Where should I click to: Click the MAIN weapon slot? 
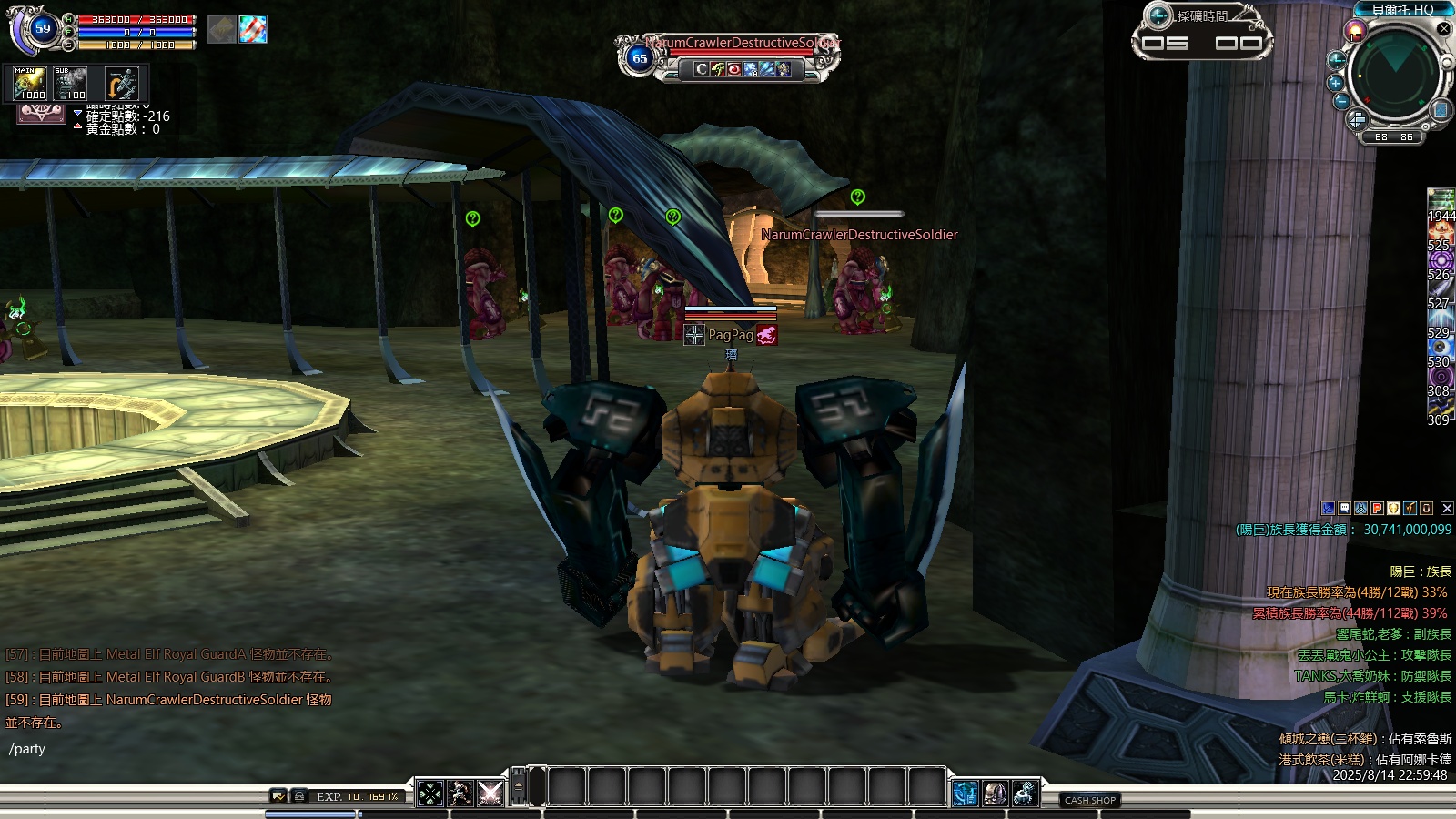tap(30, 84)
